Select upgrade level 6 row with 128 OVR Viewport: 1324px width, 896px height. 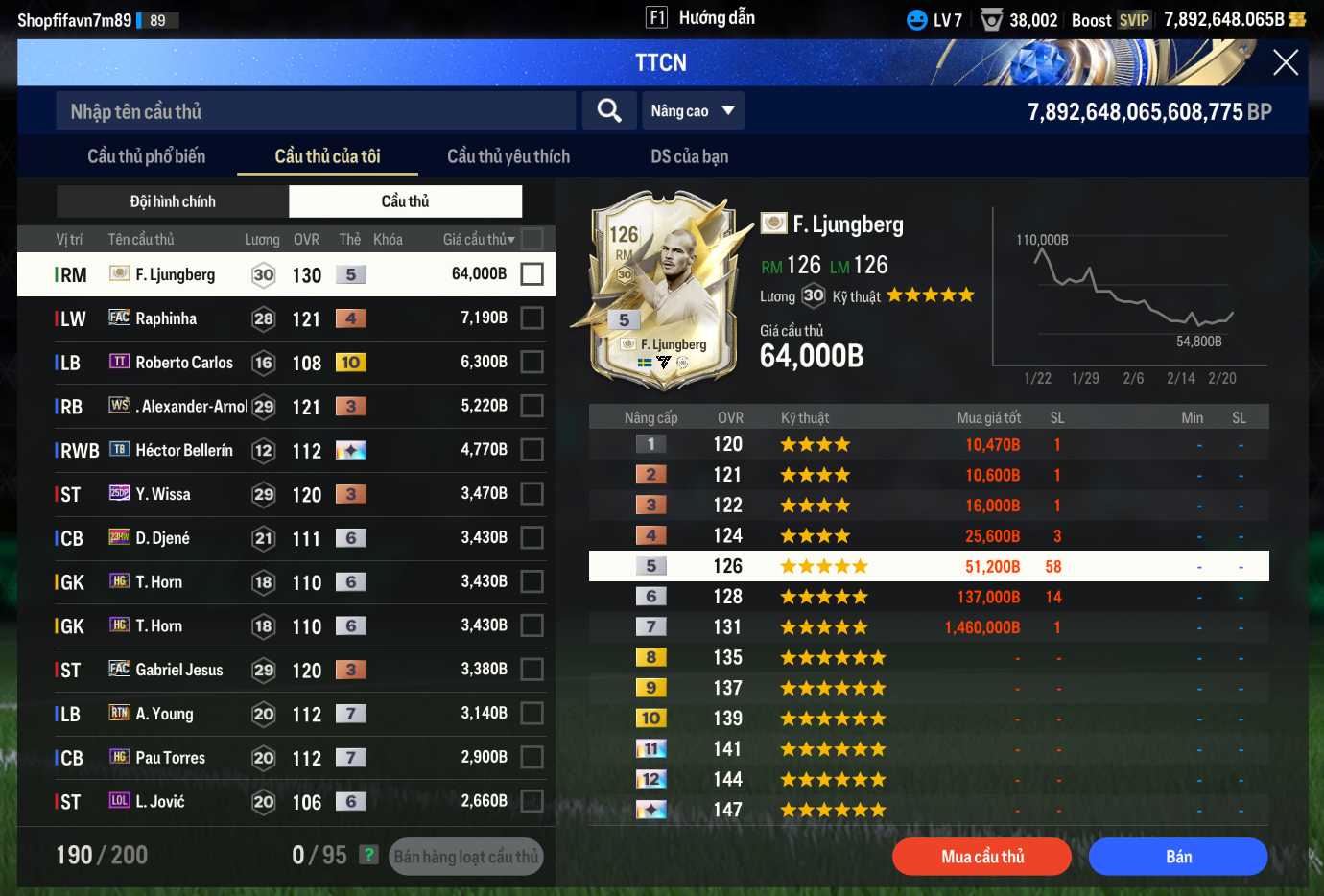click(928, 597)
